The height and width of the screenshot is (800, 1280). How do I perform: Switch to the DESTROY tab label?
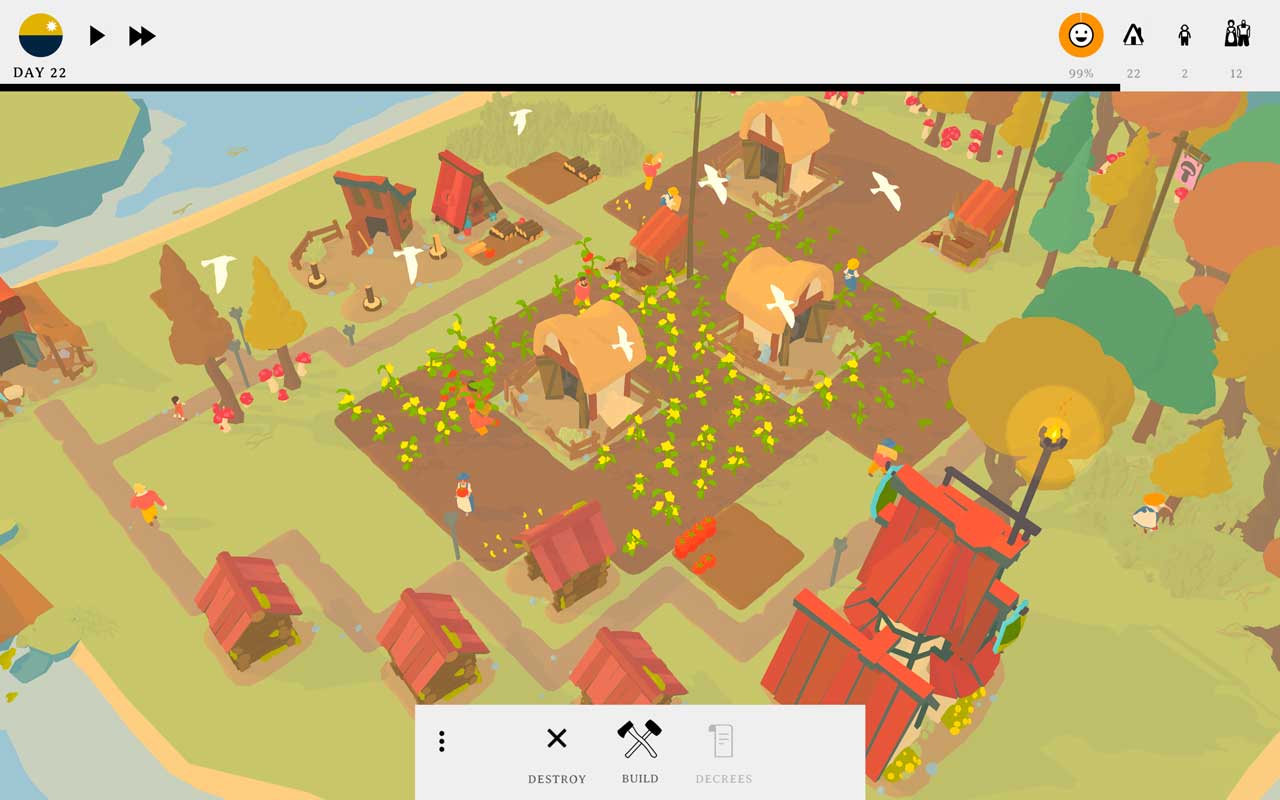557,779
